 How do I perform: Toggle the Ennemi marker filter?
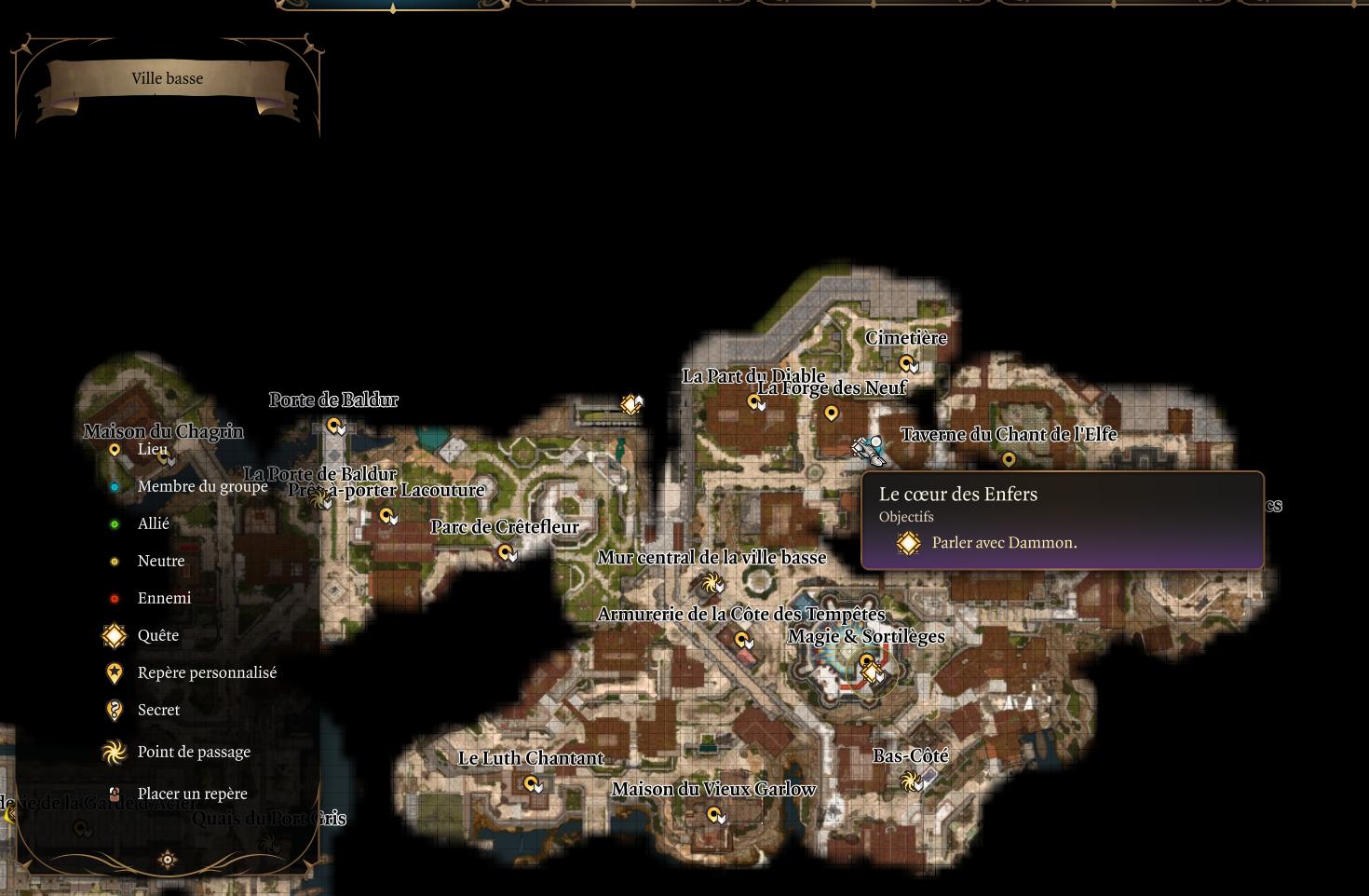114,597
